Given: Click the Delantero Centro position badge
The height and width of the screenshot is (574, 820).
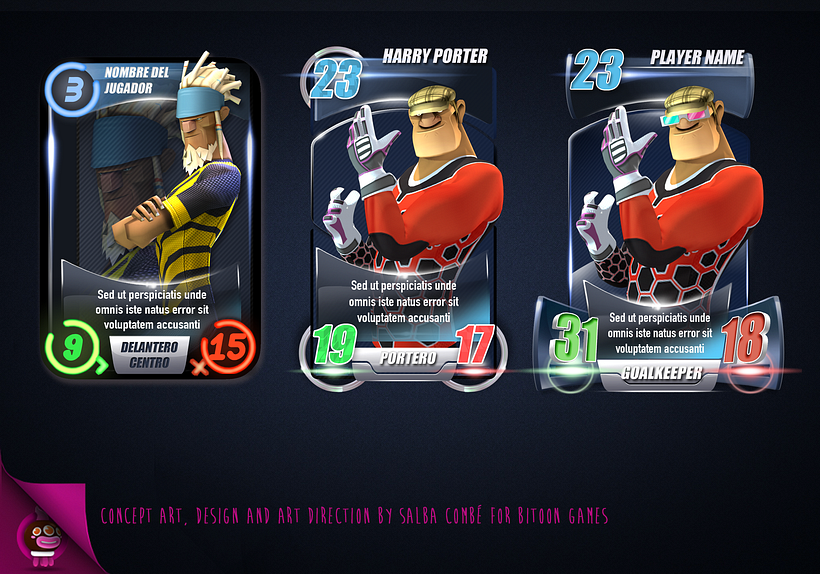Looking at the screenshot, I should pyautogui.click(x=149, y=354).
